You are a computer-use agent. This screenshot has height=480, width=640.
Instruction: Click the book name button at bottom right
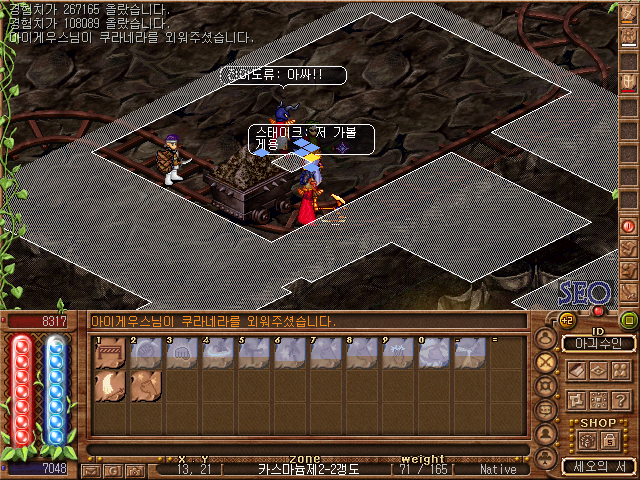click(598, 466)
